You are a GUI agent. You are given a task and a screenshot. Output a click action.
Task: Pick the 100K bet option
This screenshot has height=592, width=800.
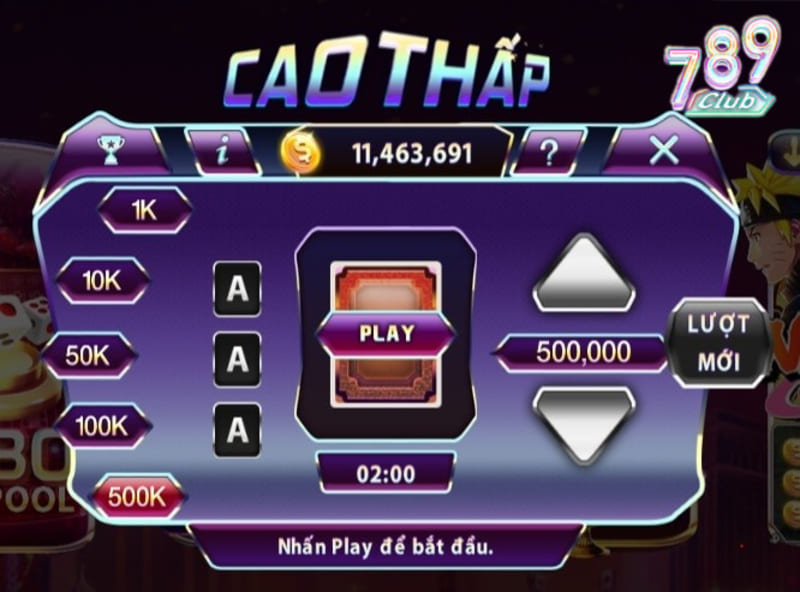click(x=101, y=425)
